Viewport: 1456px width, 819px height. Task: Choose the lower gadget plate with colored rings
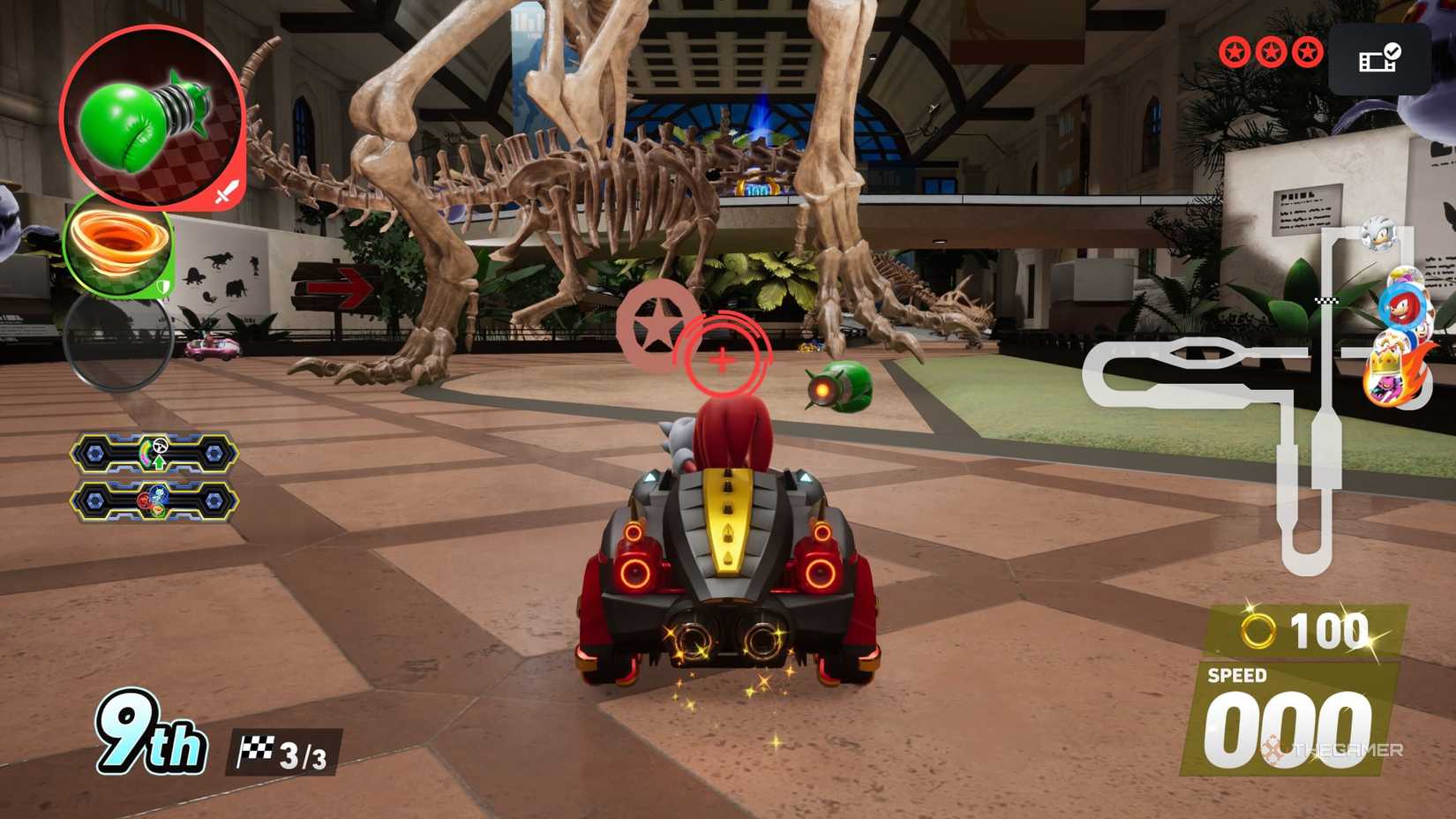(154, 501)
